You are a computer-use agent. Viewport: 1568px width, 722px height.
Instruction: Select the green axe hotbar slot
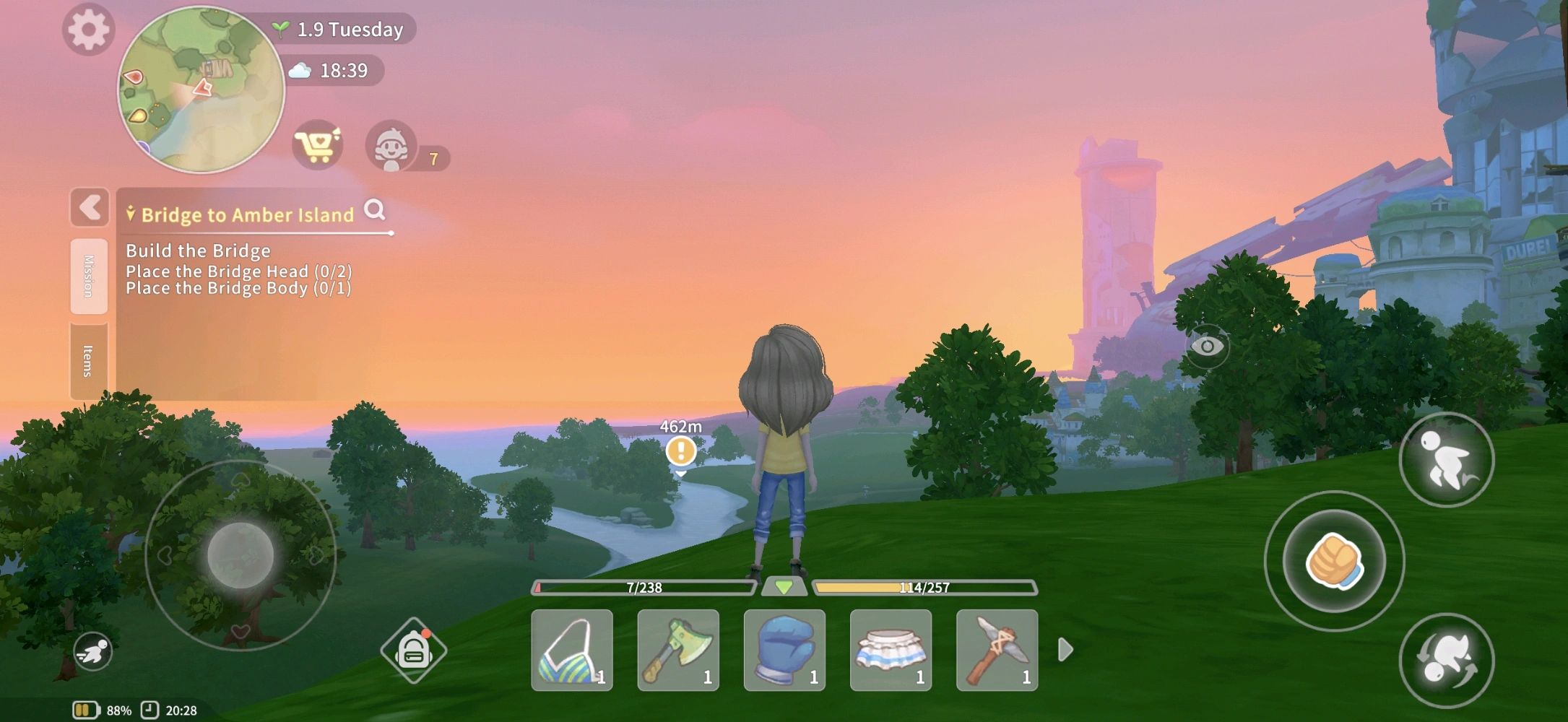678,650
